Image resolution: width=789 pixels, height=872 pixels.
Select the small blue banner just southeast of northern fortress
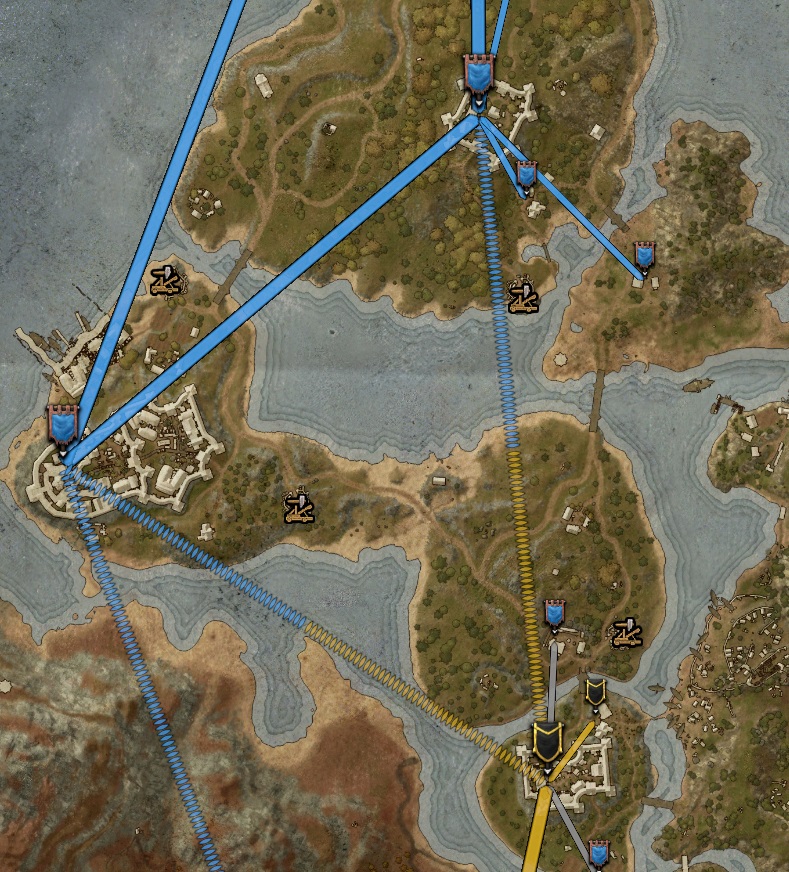tap(526, 176)
